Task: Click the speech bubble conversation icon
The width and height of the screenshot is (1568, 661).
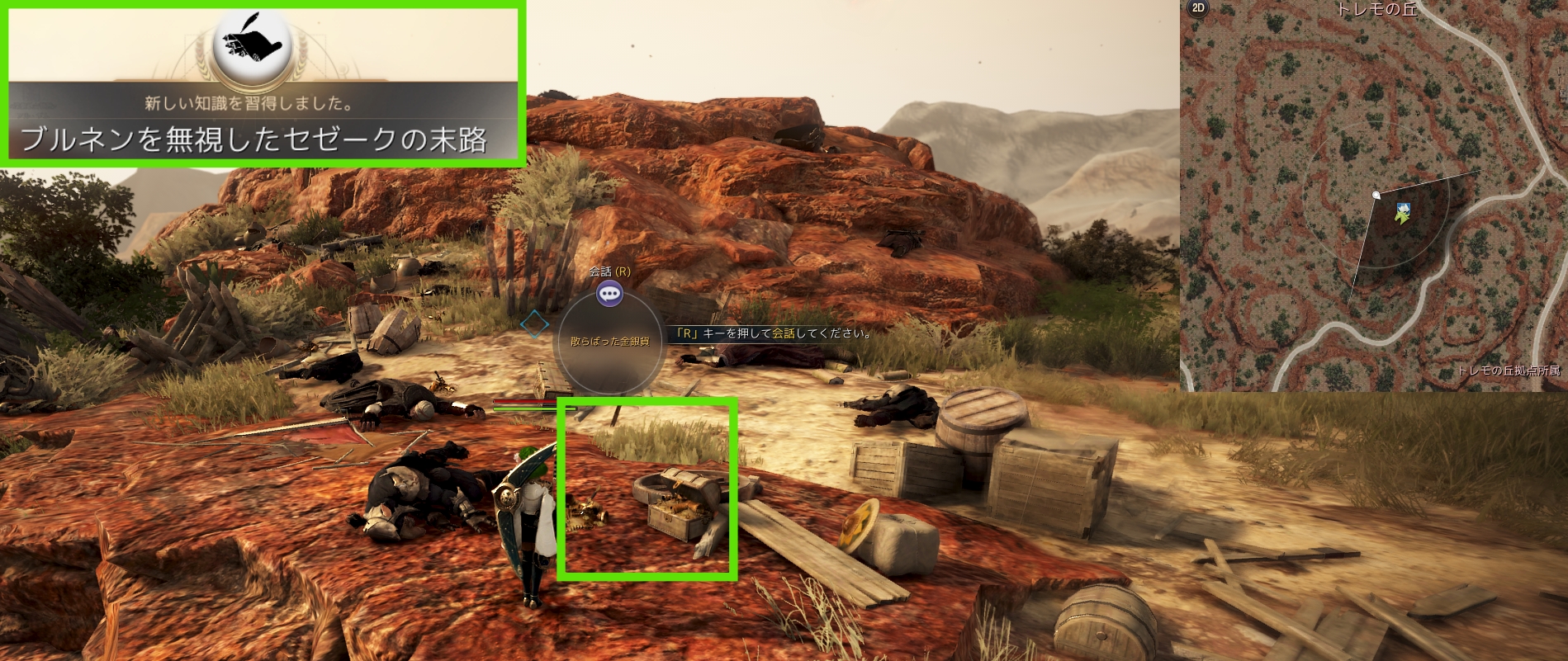Action: pyautogui.click(x=610, y=292)
